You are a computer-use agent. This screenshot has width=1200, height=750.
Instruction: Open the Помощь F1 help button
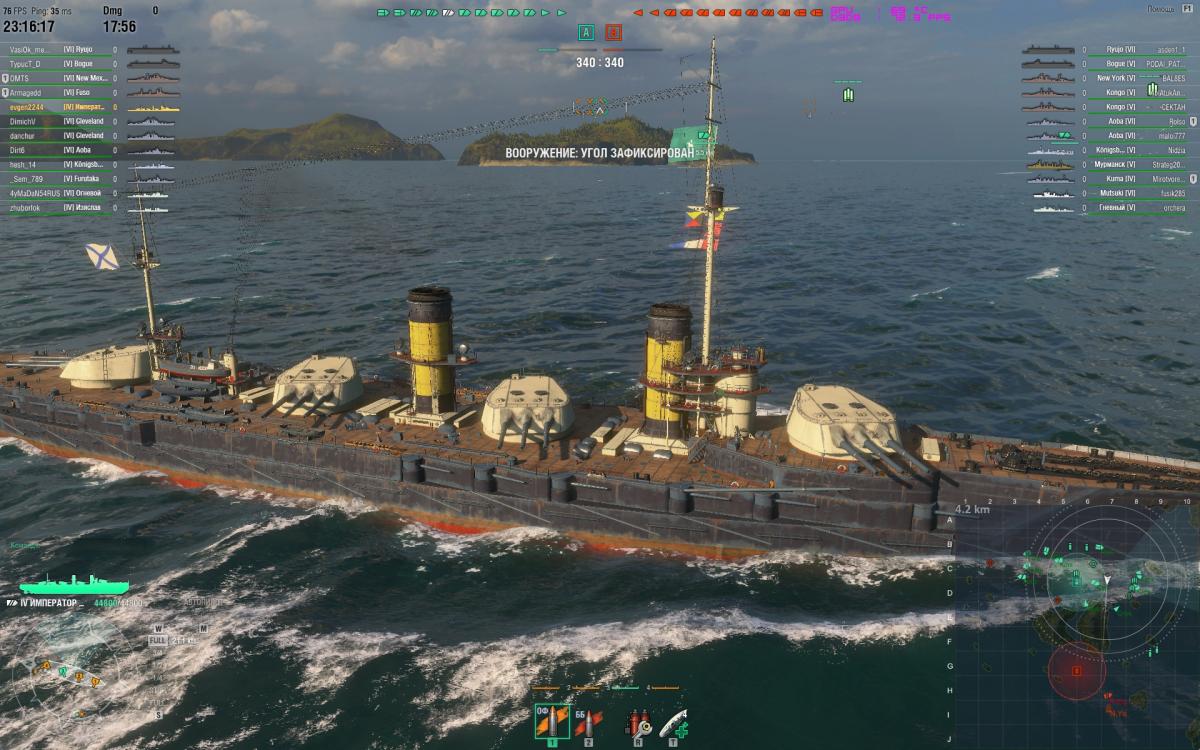point(1174,9)
